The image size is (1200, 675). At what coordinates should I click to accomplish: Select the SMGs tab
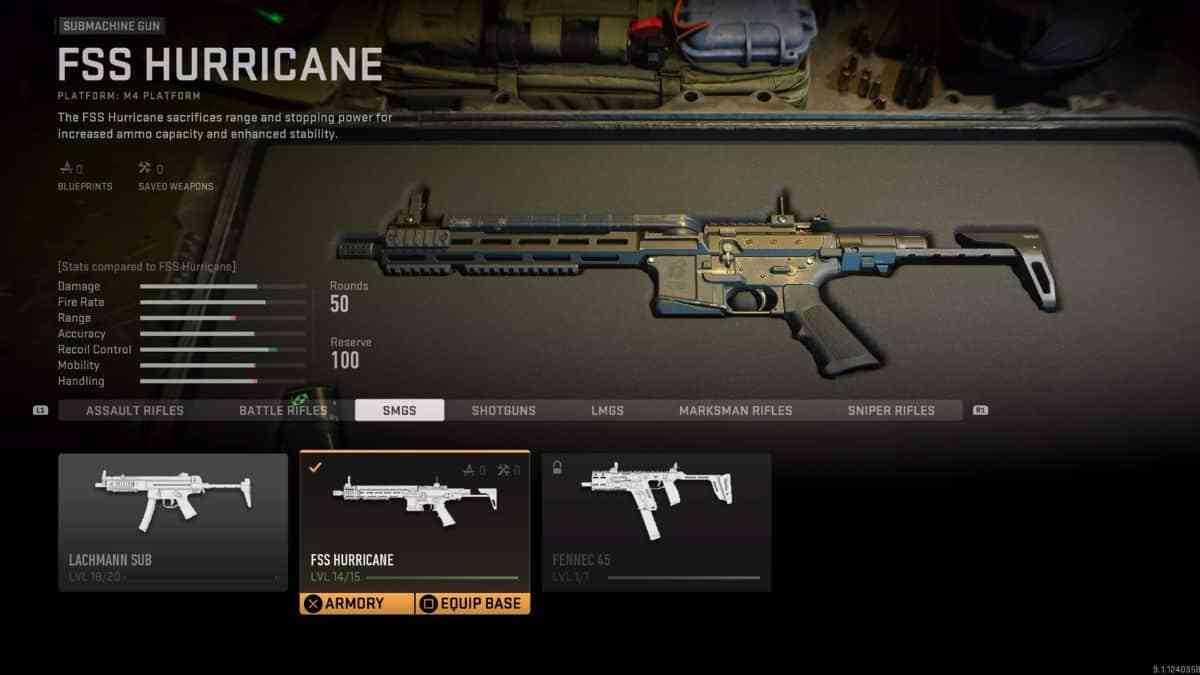point(399,411)
